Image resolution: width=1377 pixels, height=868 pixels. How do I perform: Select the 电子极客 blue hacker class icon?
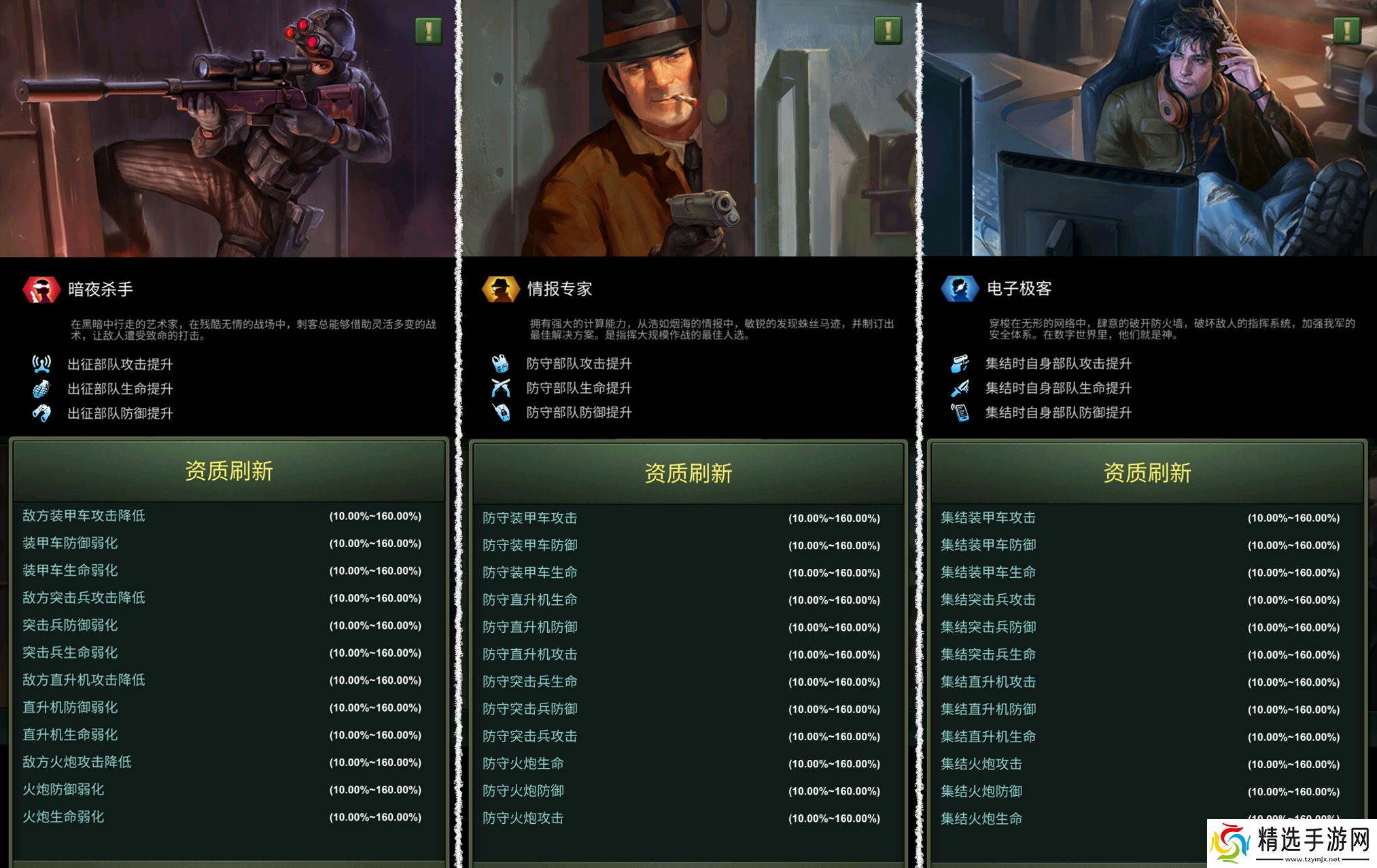click(958, 288)
